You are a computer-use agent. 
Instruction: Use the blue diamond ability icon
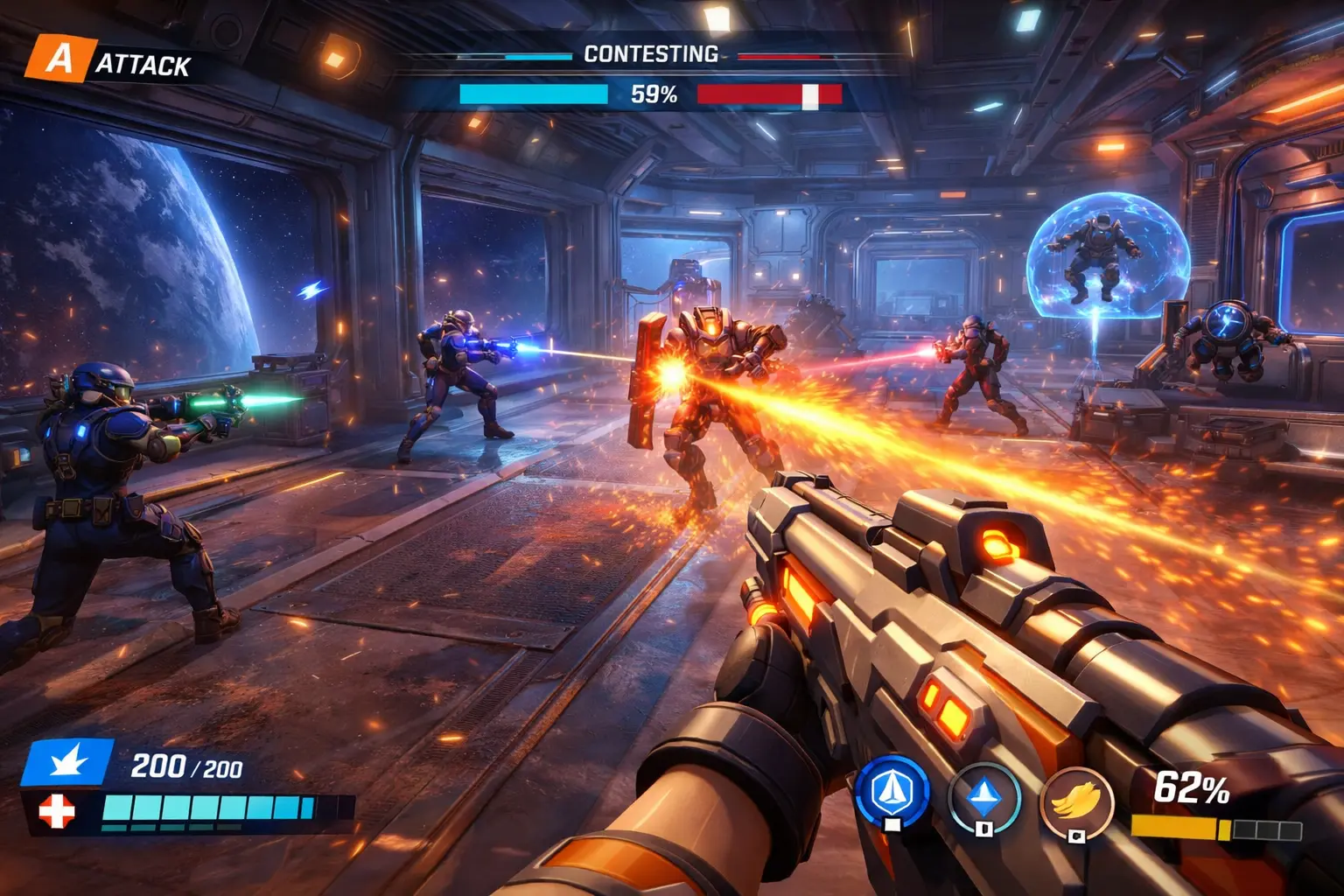coord(984,795)
